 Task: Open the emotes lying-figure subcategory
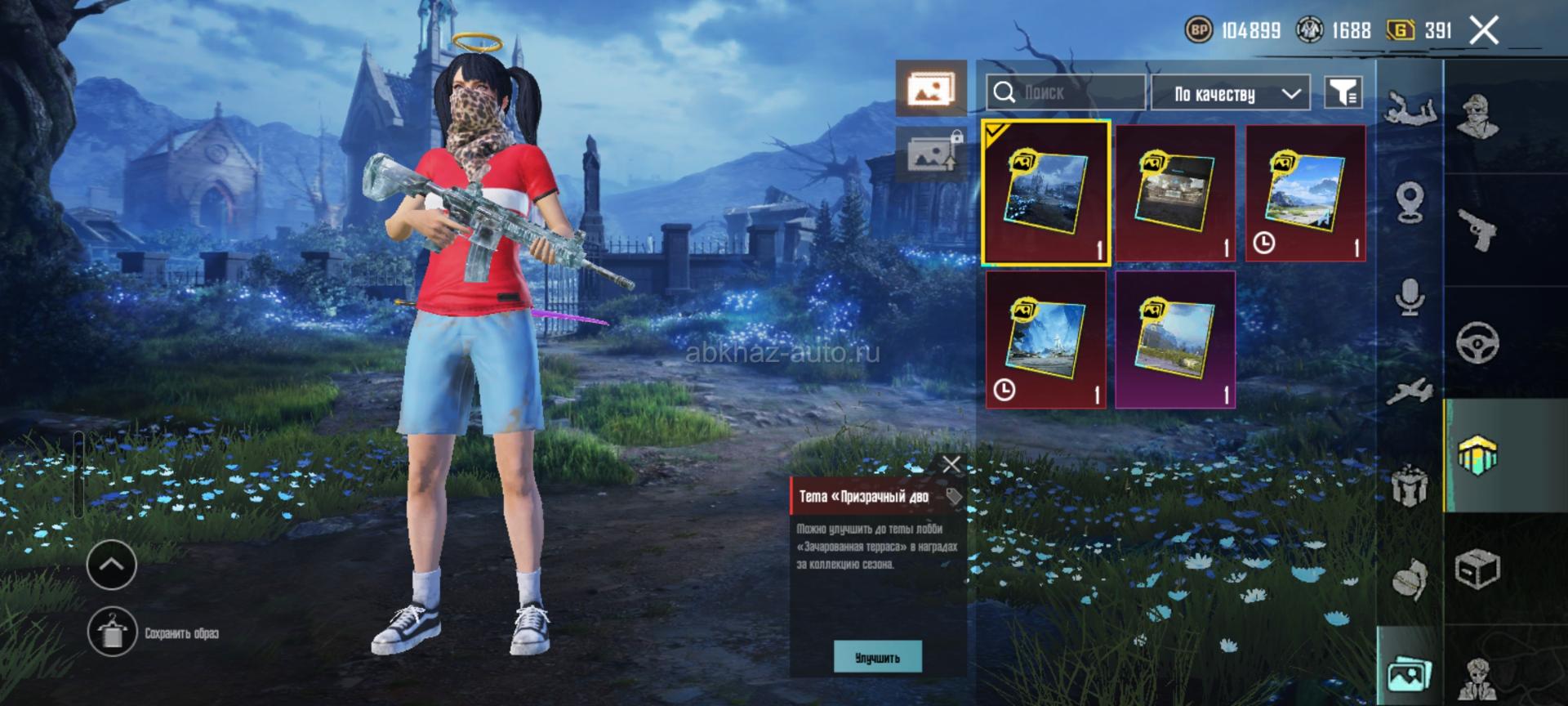[1410, 107]
